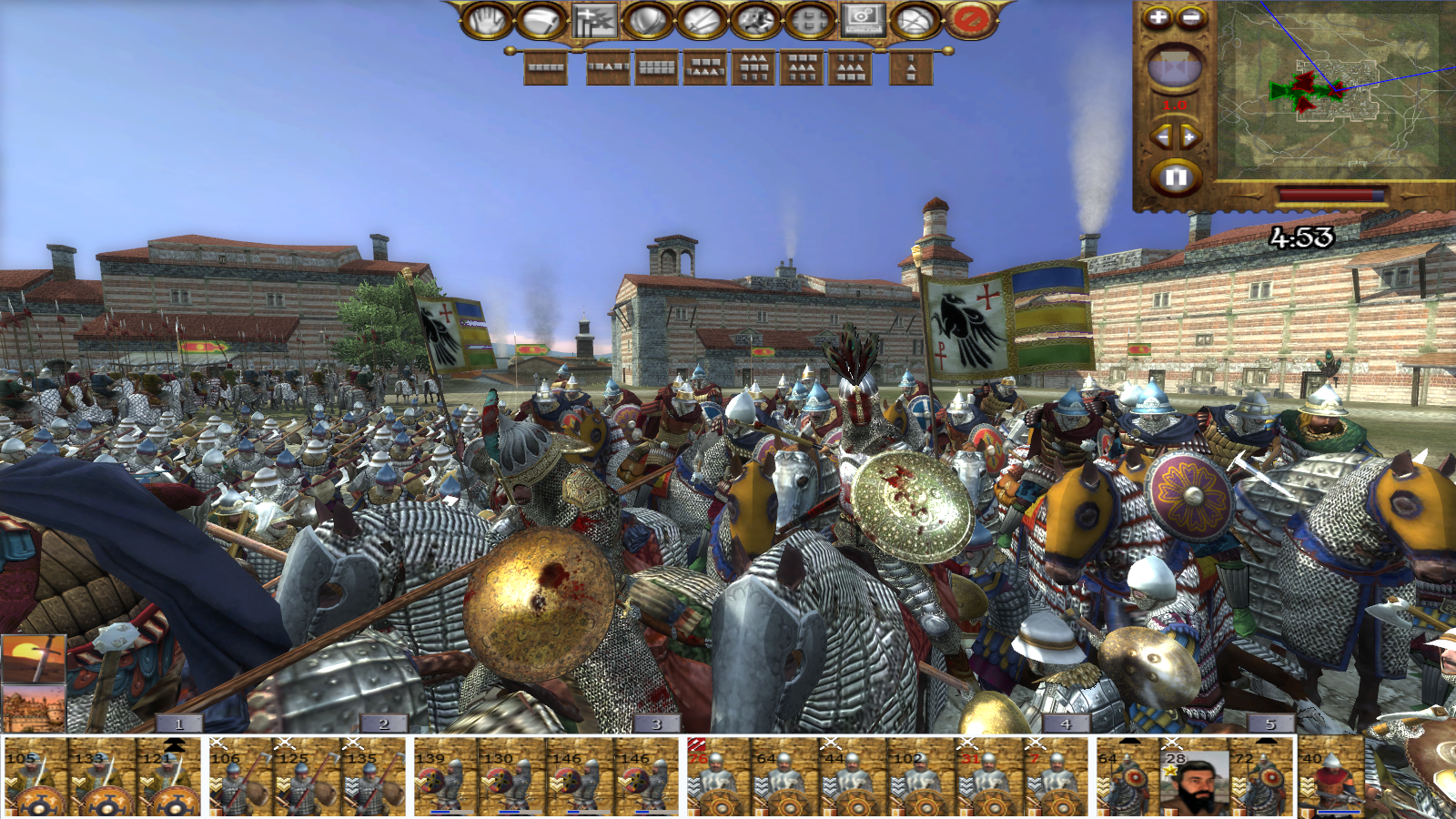Click the halt order hand icon
1456x819 pixels.
coord(487,21)
